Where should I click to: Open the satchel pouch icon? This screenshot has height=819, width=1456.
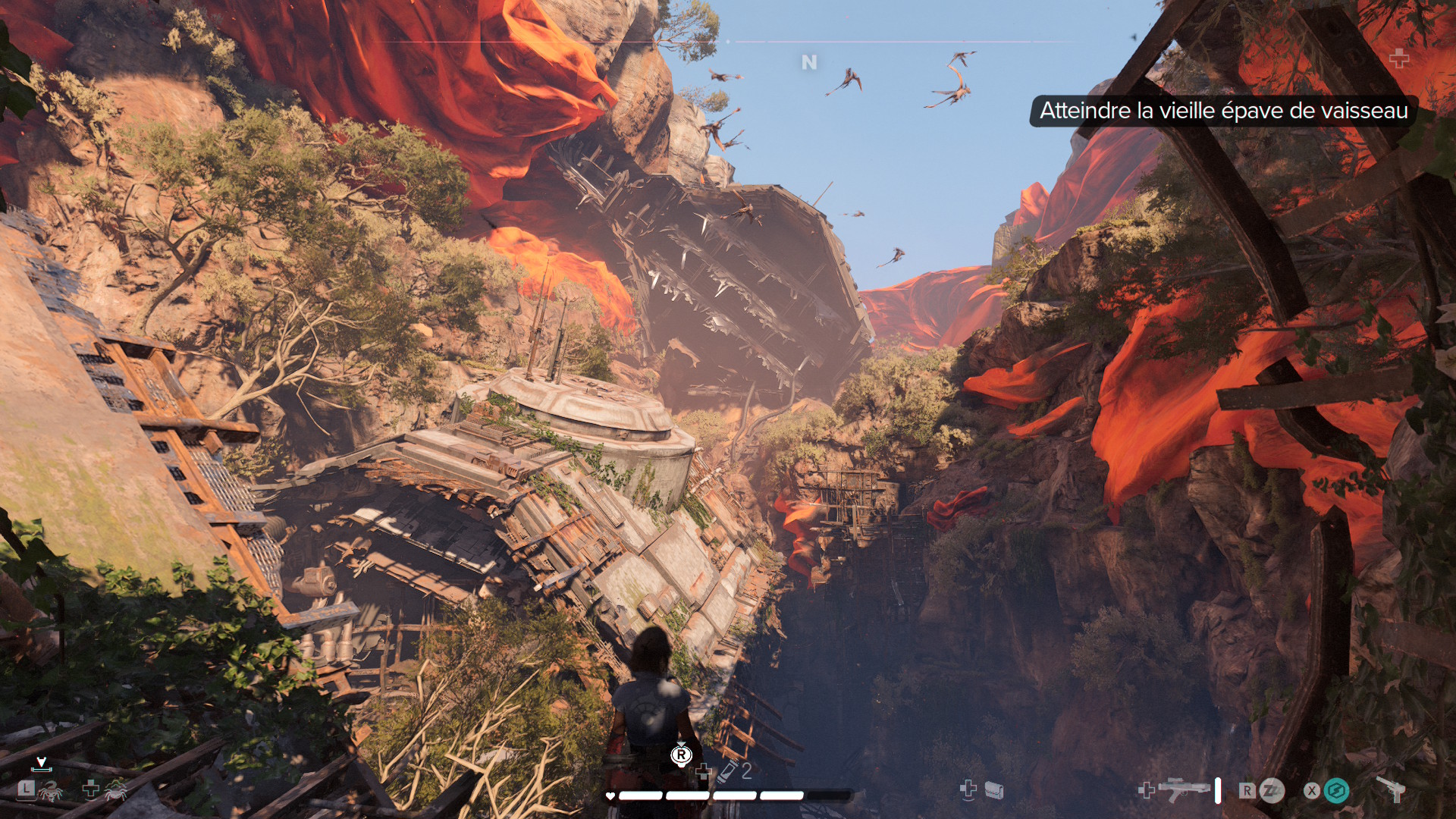tap(993, 791)
